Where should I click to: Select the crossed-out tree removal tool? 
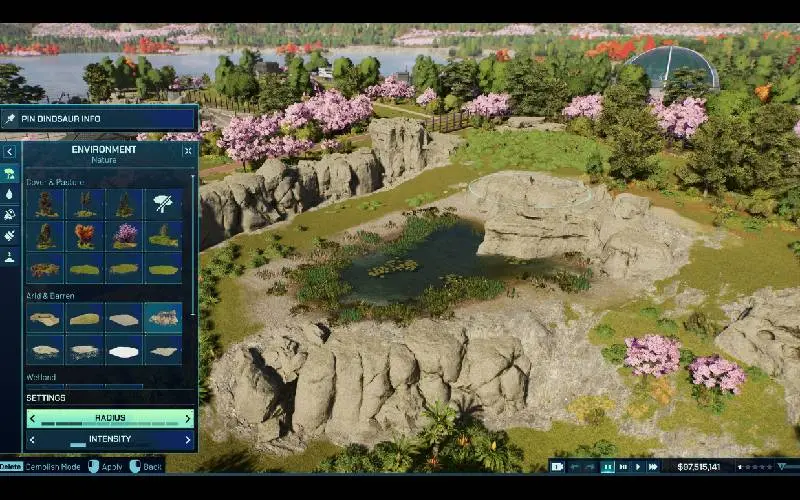163,205
